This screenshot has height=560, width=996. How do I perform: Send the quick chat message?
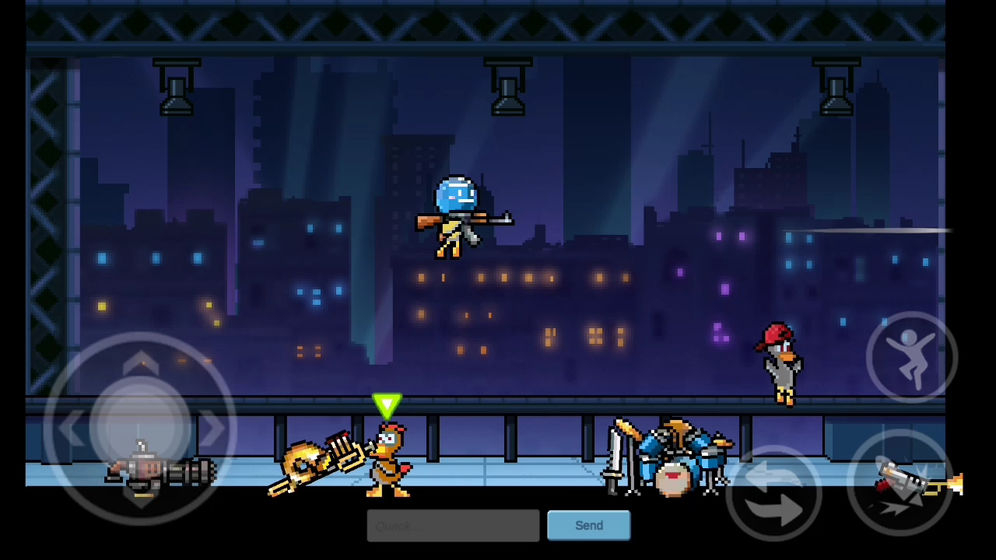(588, 525)
